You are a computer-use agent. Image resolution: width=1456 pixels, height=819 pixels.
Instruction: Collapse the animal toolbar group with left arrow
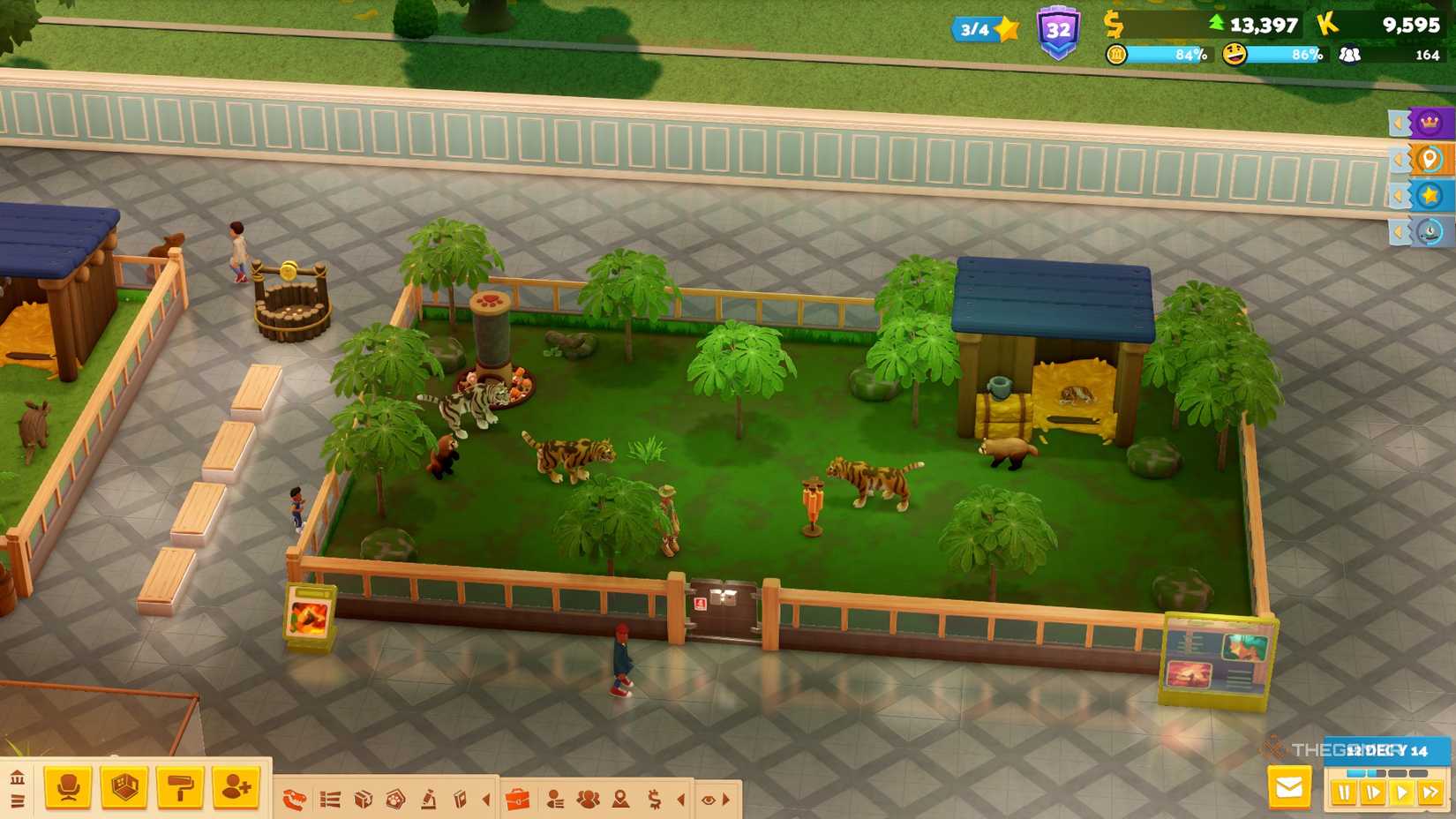click(485, 799)
